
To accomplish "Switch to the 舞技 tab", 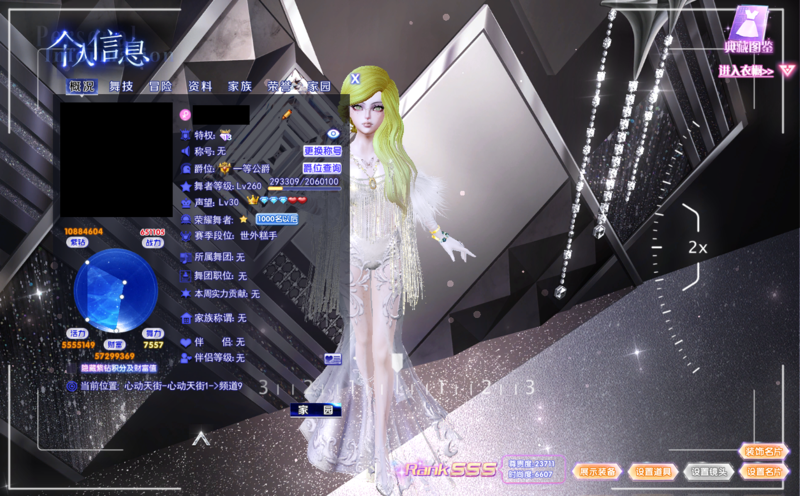I will pyautogui.click(x=121, y=87).
